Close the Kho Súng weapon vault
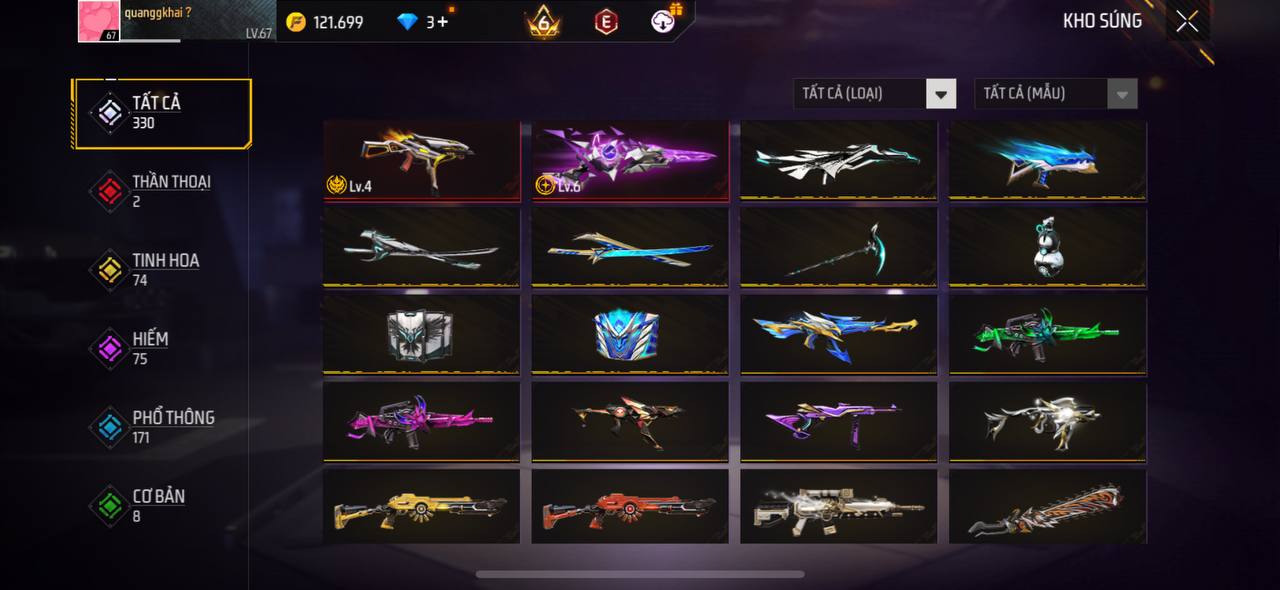The height and width of the screenshot is (590, 1280). pos(1187,21)
